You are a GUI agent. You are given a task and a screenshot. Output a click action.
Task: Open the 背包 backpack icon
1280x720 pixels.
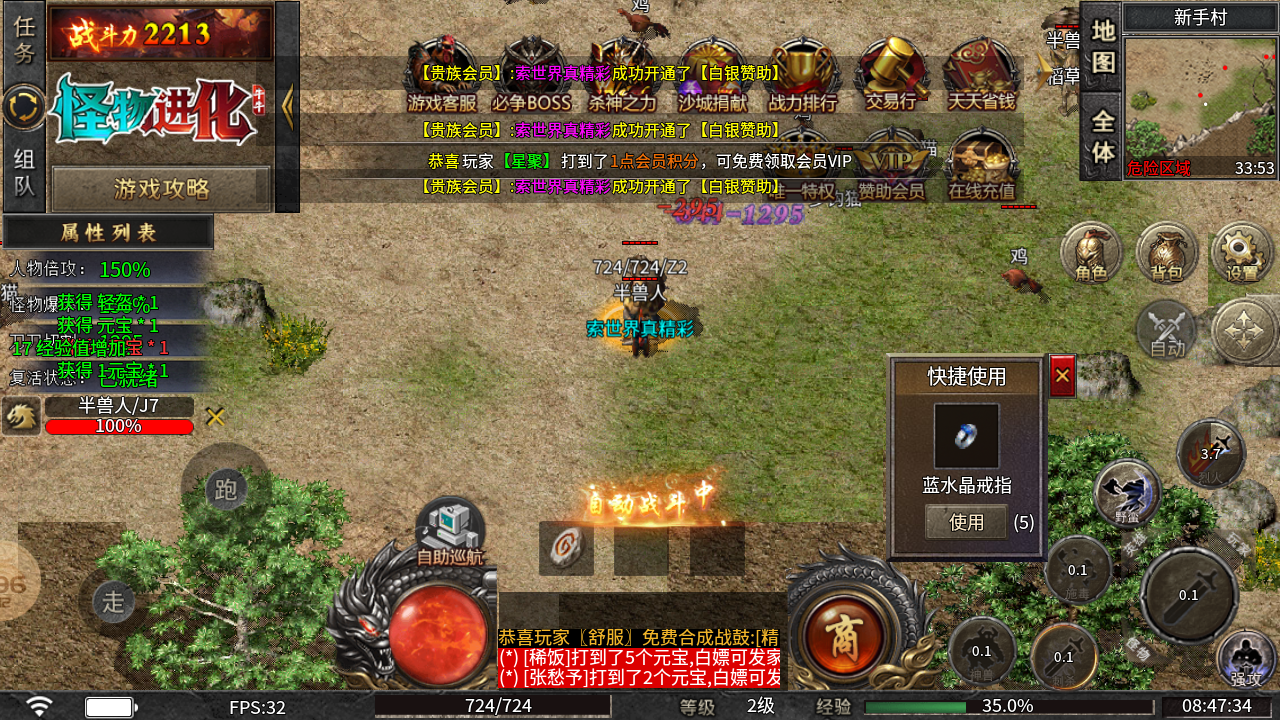pos(1166,253)
